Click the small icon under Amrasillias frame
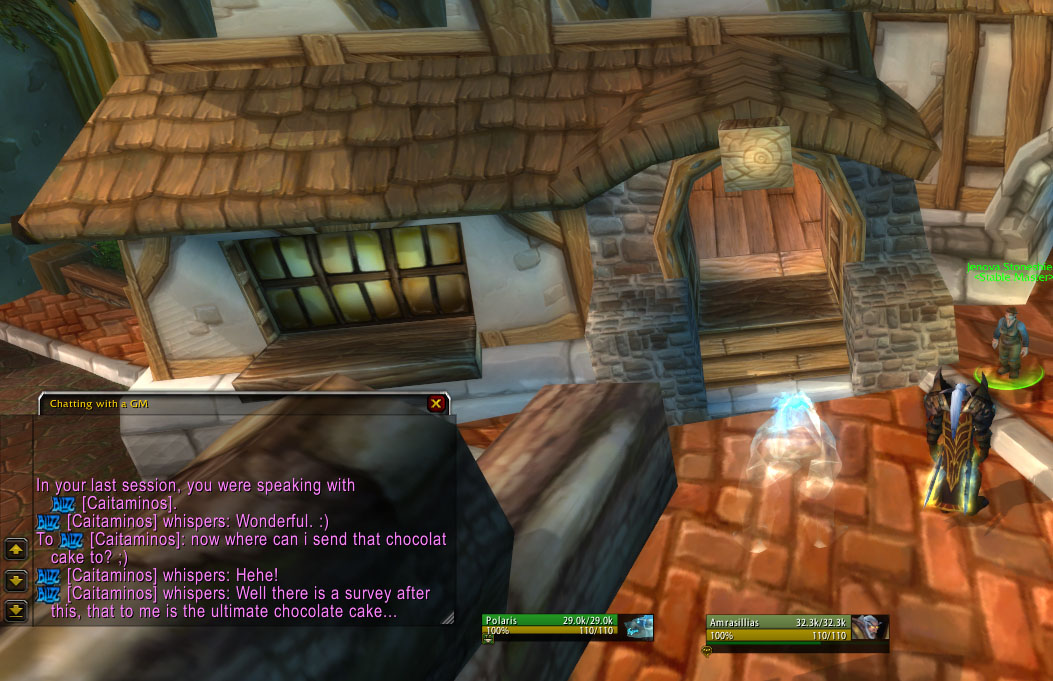1053x681 pixels. click(x=707, y=650)
